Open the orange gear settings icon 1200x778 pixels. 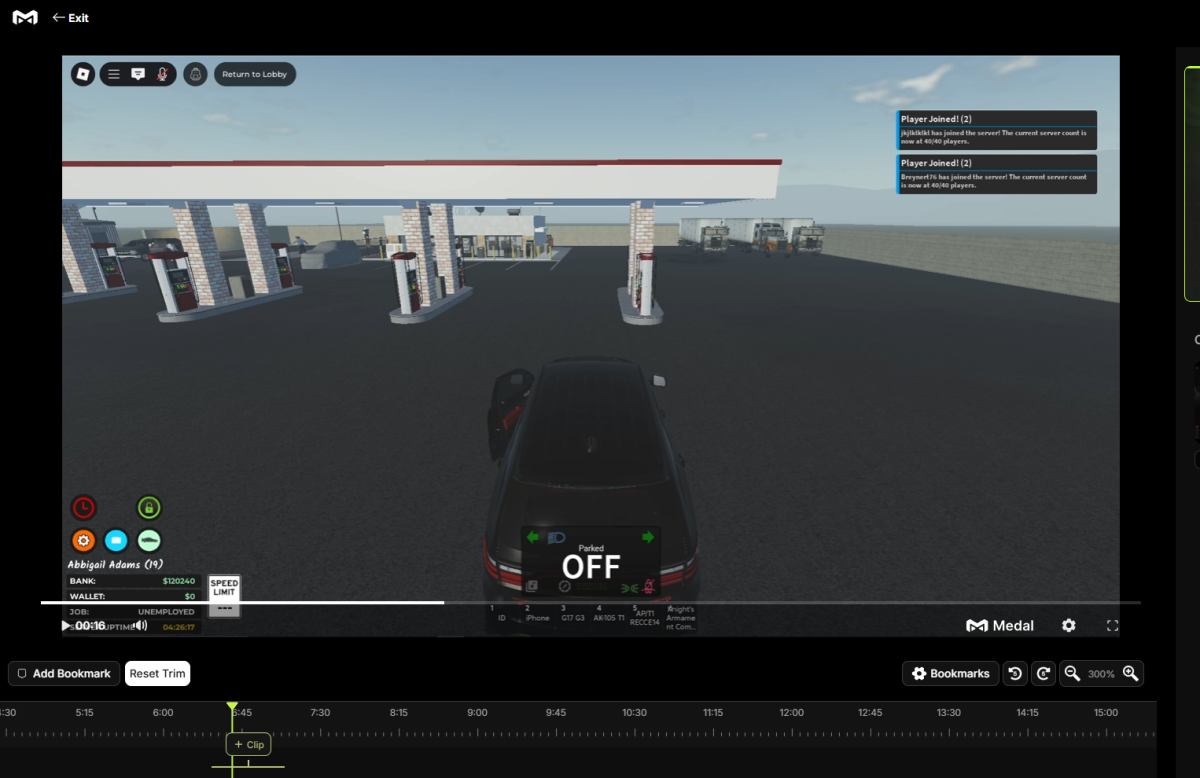tap(83, 541)
